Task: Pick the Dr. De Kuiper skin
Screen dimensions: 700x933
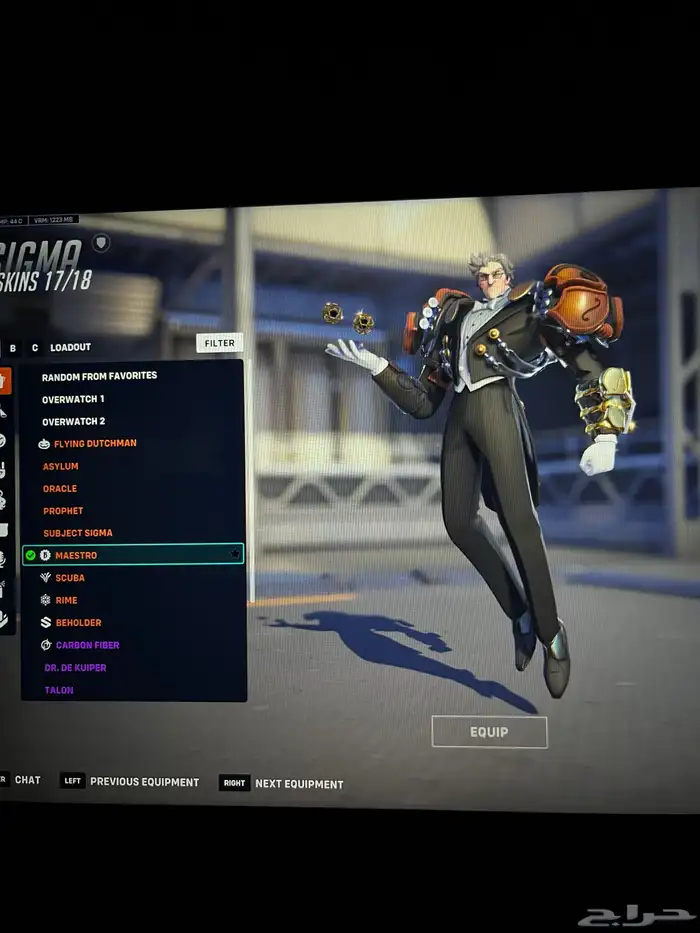Action: [x=75, y=668]
